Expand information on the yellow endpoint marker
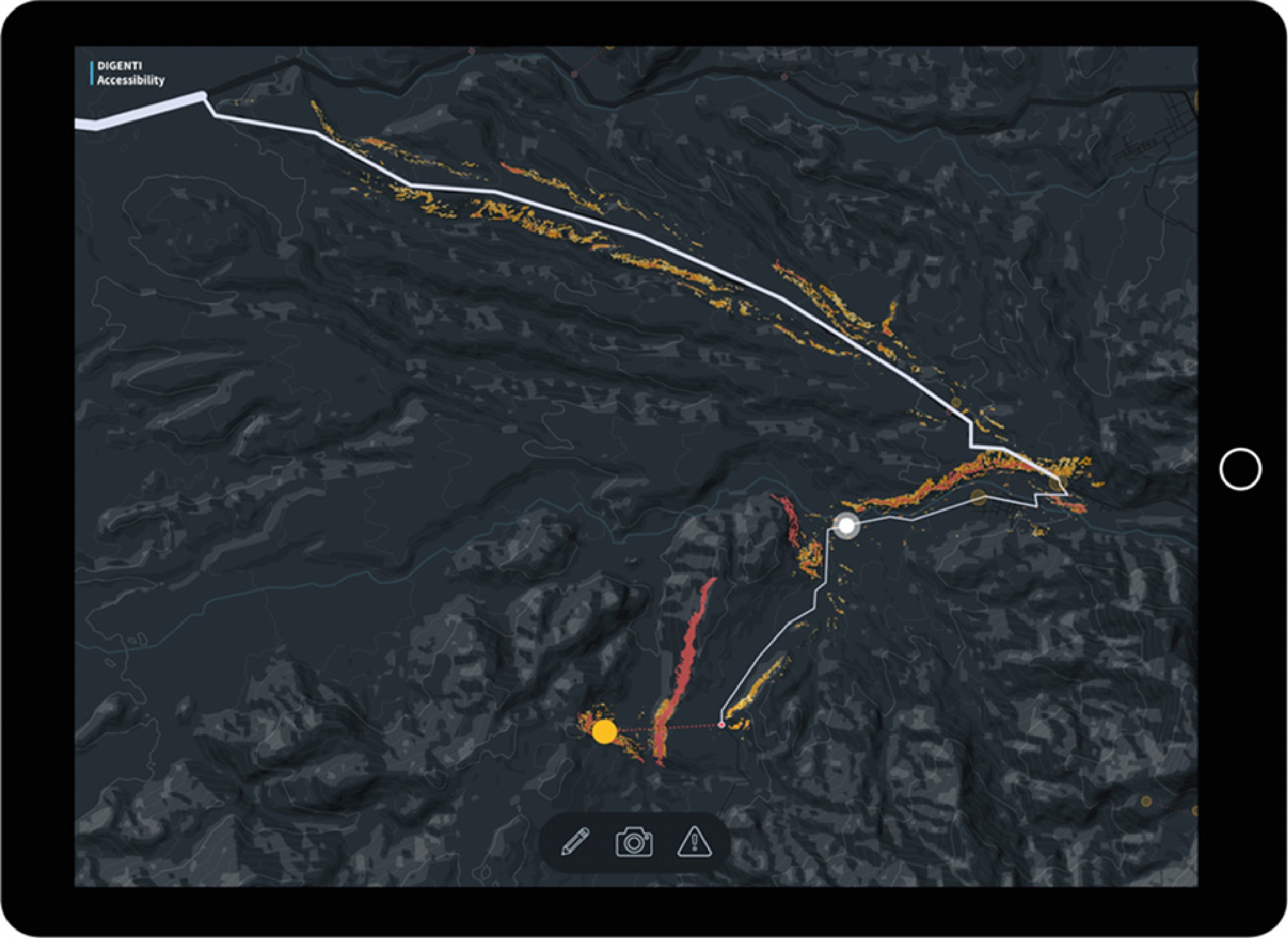 click(x=605, y=731)
